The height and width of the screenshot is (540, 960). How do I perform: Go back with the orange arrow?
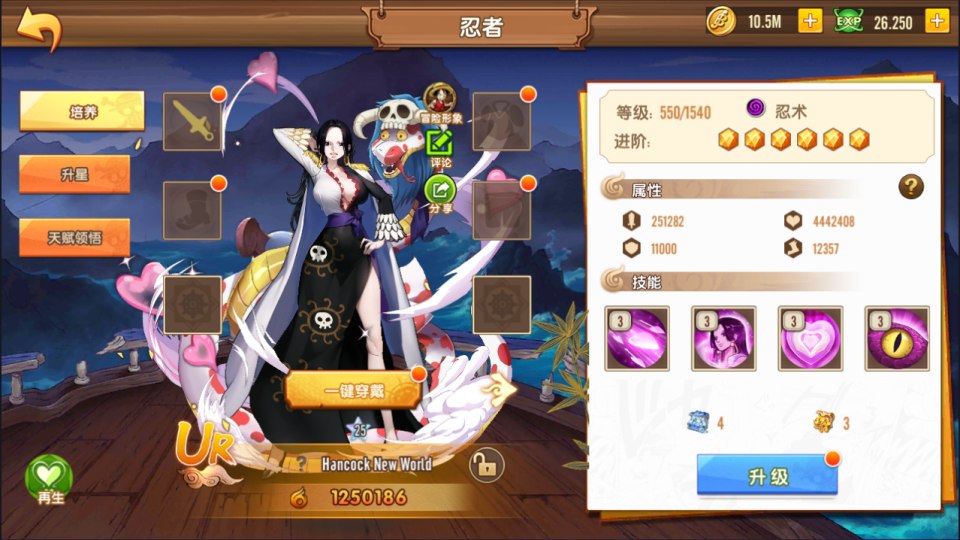point(38,30)
